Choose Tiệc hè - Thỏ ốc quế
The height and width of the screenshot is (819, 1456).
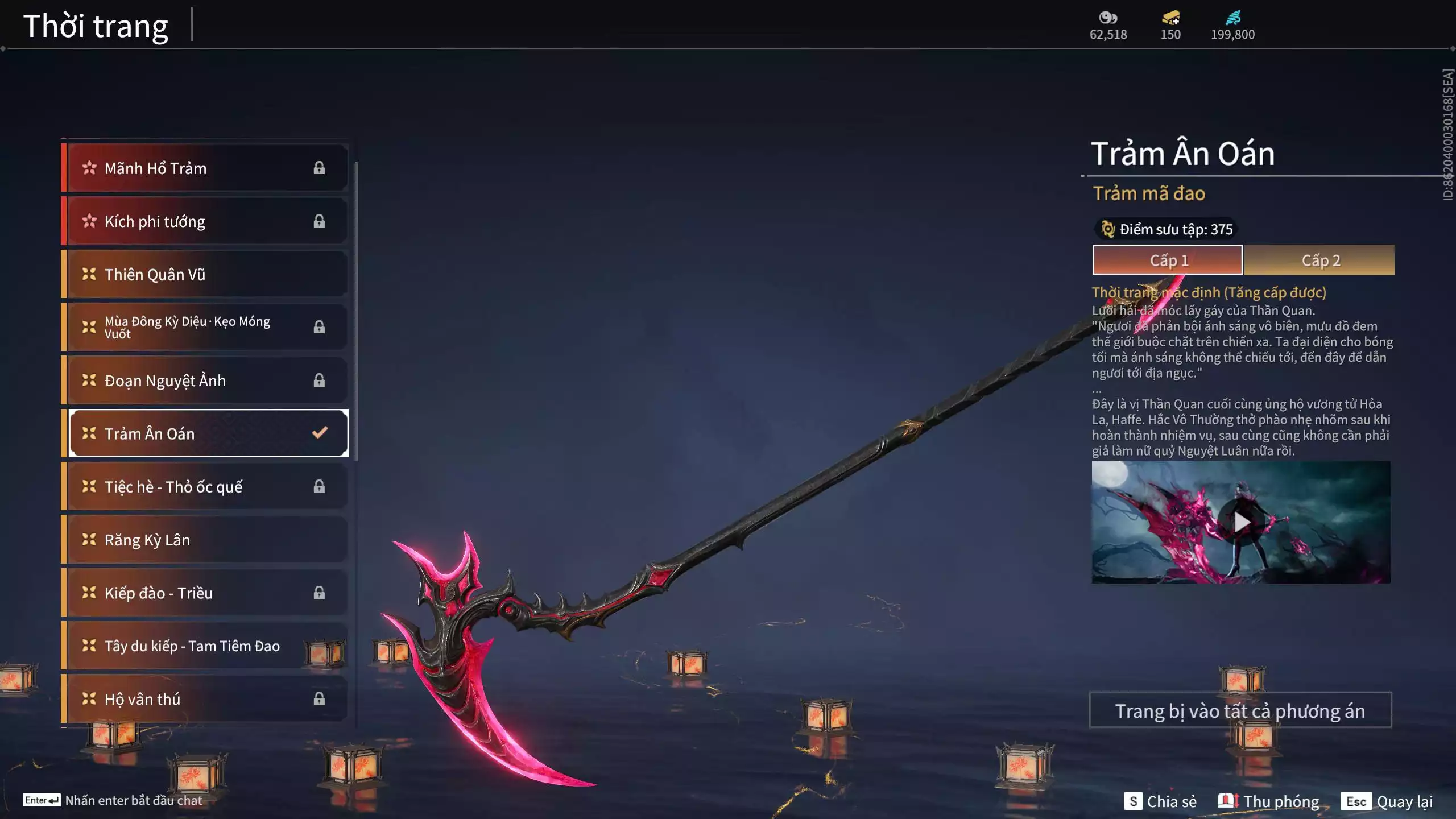[205, 486]
